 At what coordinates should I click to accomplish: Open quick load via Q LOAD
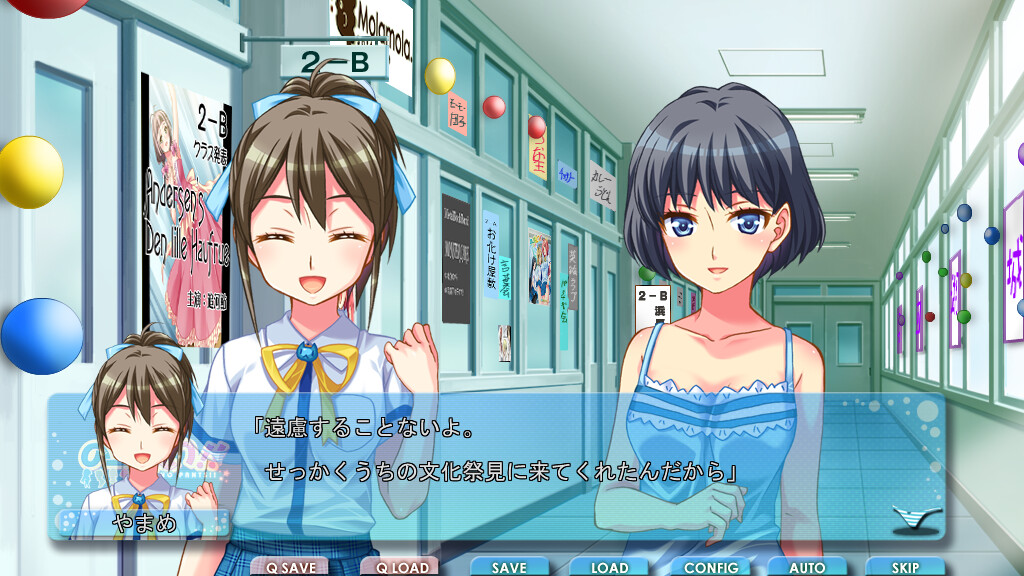[400, 567]
